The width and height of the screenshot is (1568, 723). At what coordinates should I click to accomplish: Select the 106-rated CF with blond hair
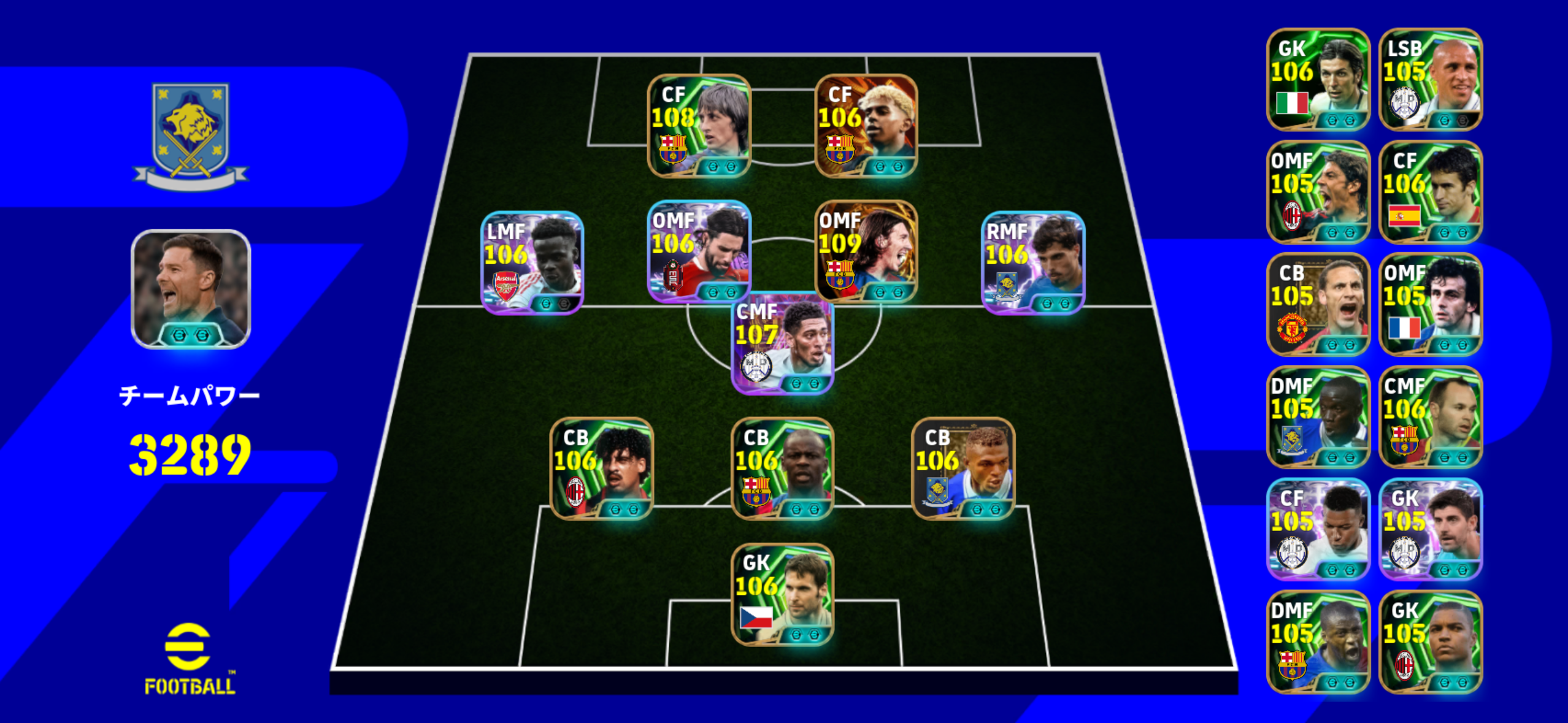click(866, 126)
